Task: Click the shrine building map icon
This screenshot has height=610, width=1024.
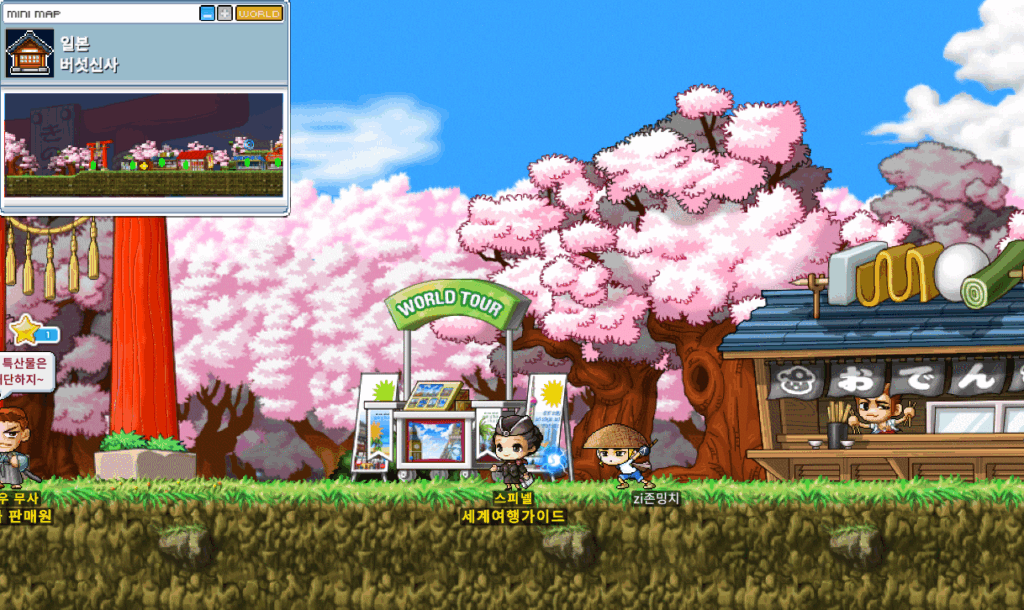Action: tap(30, 53)
